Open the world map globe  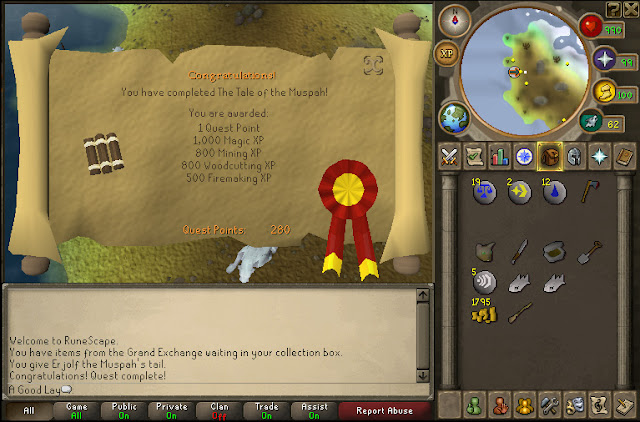point(454,115)
